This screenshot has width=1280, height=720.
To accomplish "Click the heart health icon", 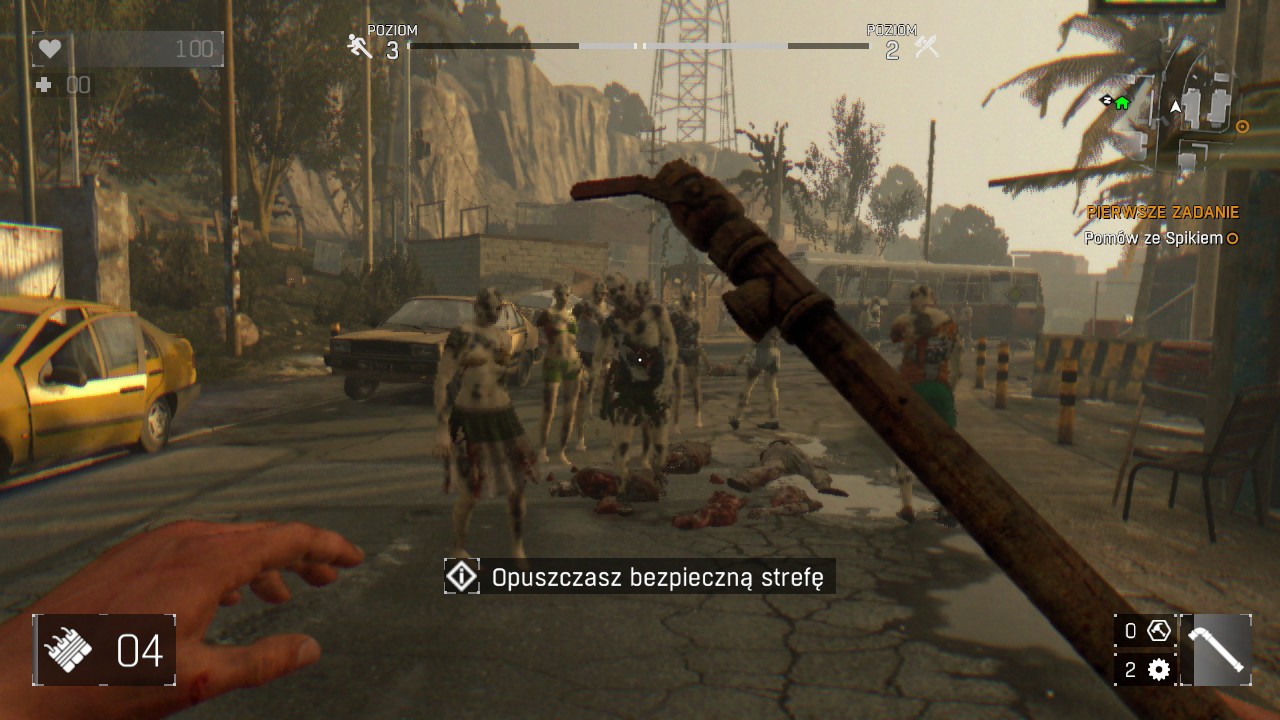I will click(x=51, y=47).
